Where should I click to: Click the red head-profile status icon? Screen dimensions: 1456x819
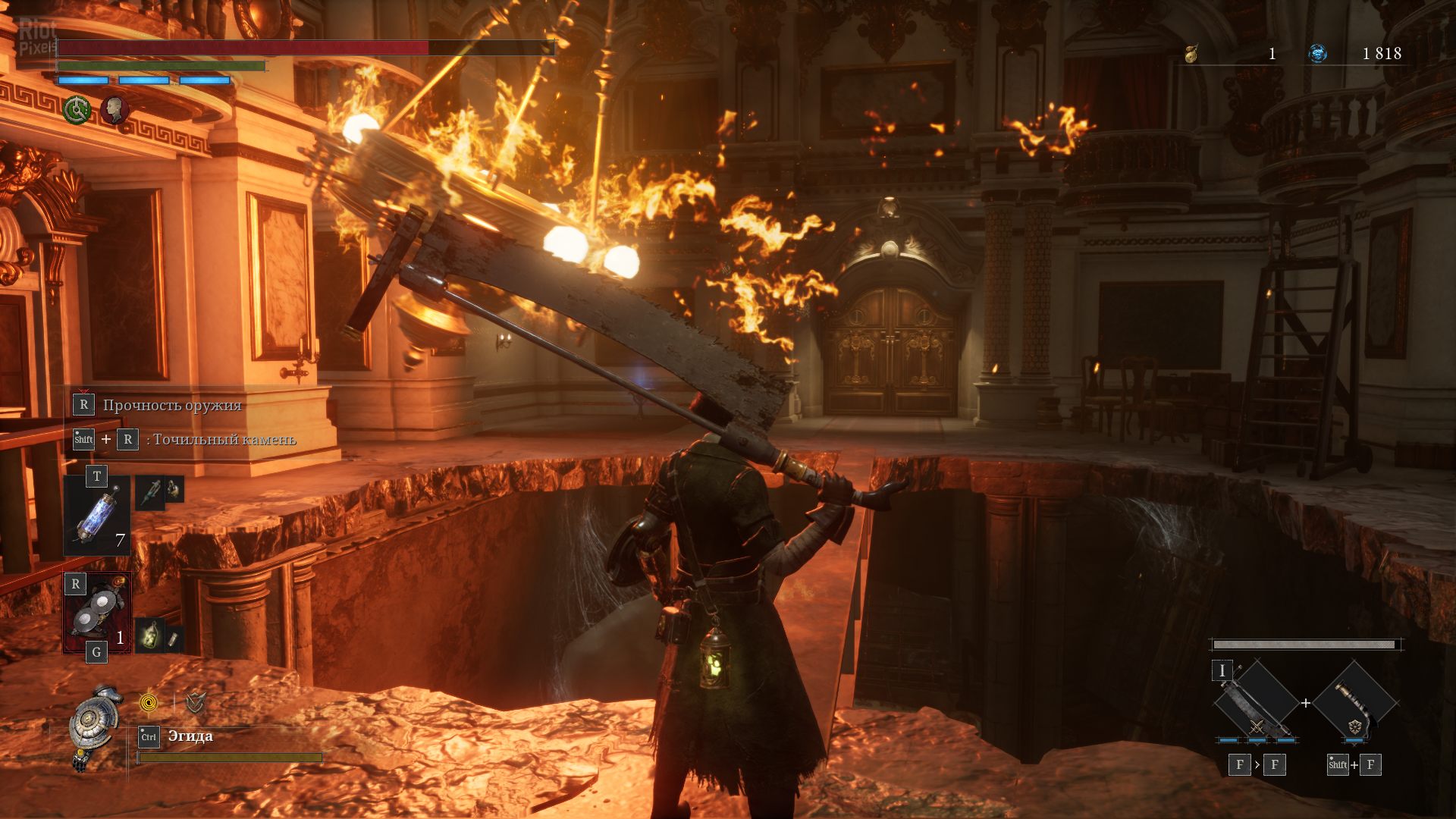(115, 110)
